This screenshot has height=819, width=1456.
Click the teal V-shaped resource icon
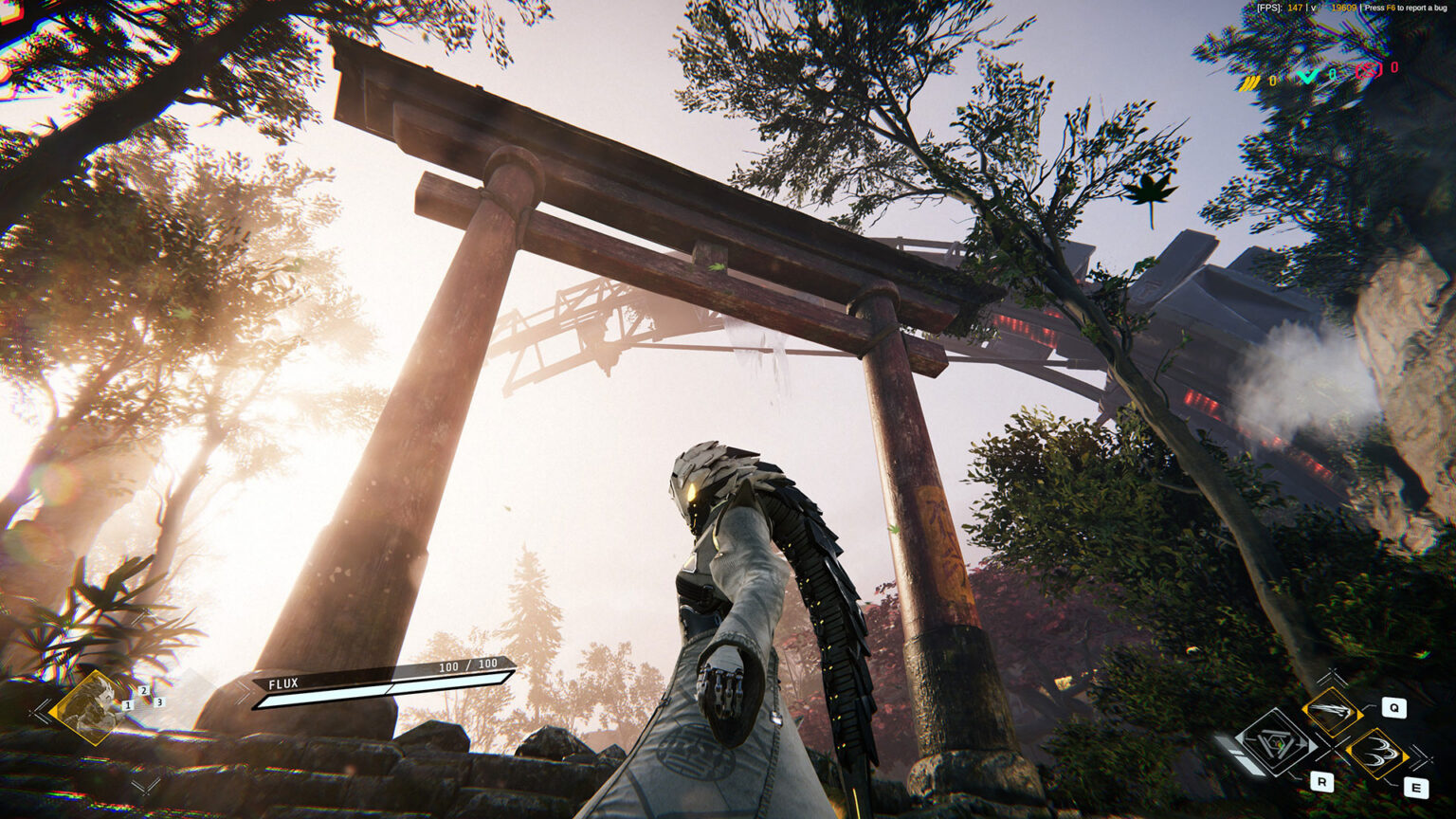1307,76
